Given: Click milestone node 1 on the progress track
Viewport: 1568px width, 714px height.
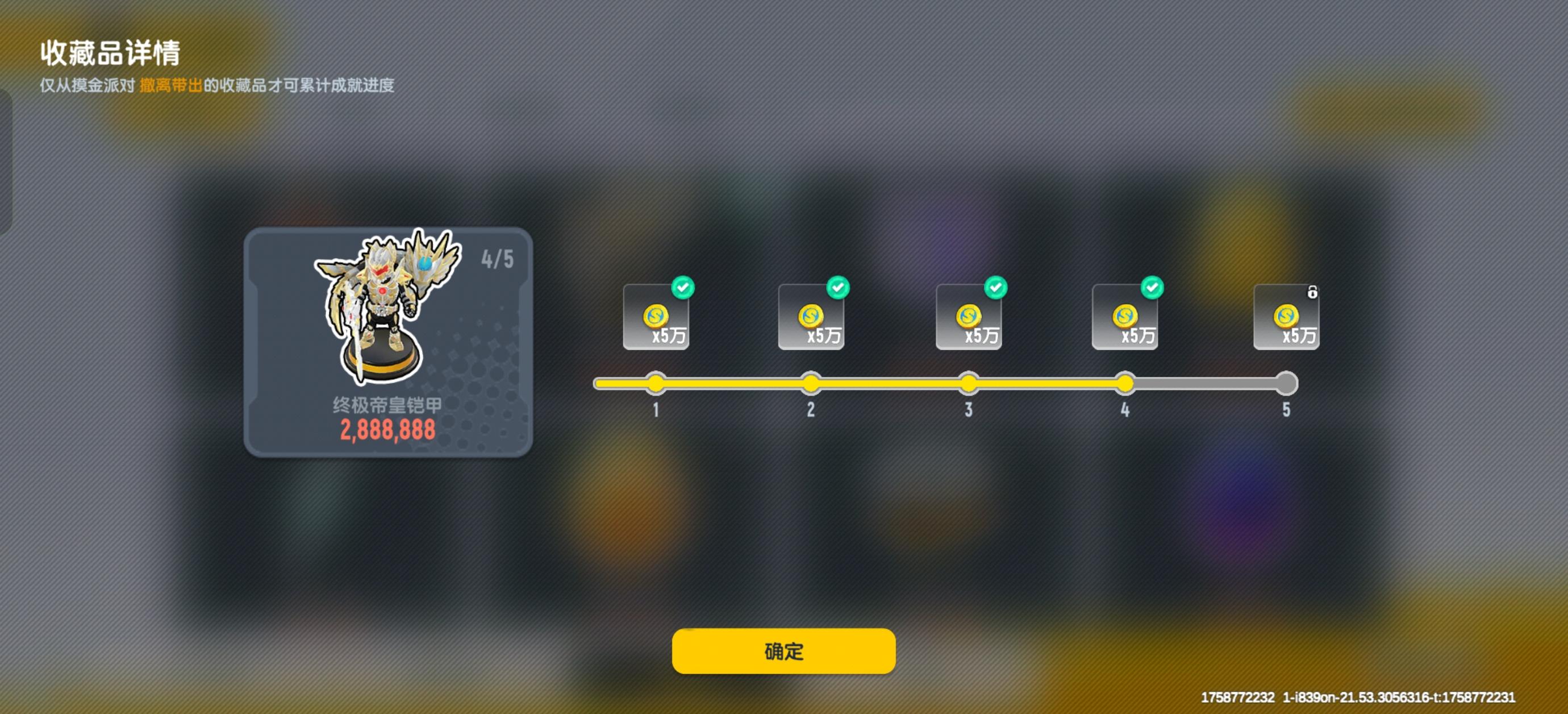Looking at the screenshot, I should 656,383.
